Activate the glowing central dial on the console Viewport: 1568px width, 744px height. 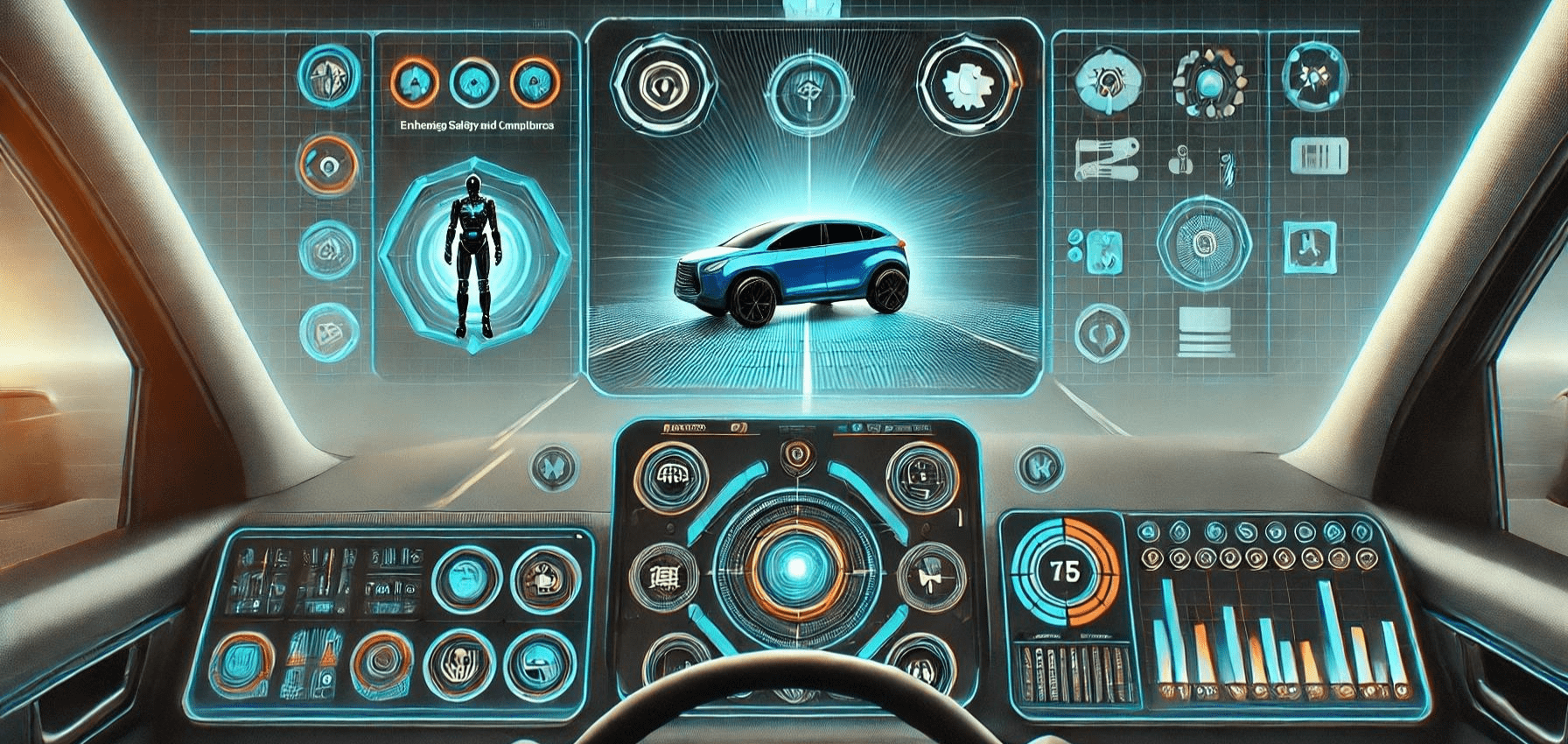click(x=796, y=567)
